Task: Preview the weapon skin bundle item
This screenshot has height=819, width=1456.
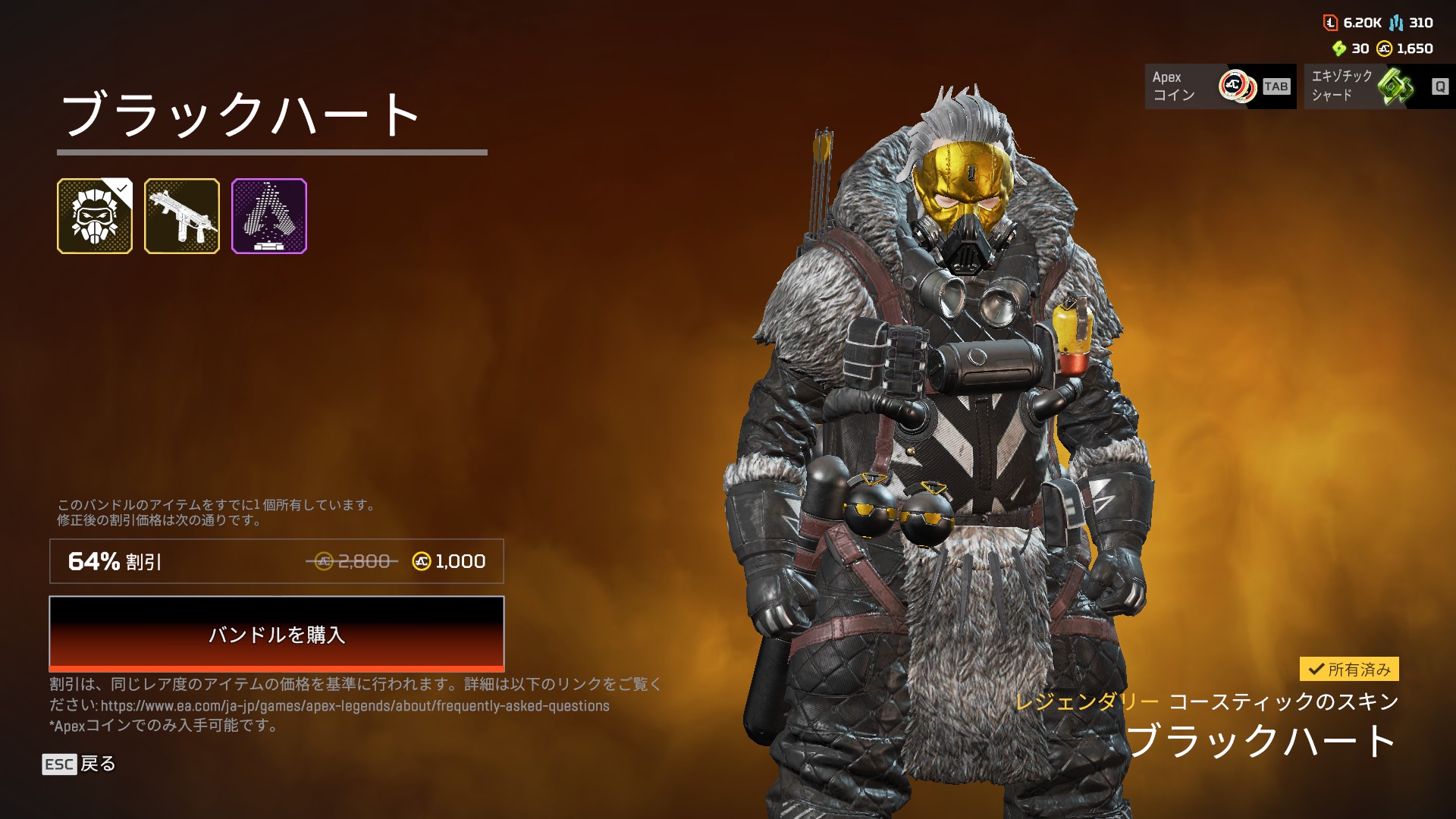Action: click(182, 216)
